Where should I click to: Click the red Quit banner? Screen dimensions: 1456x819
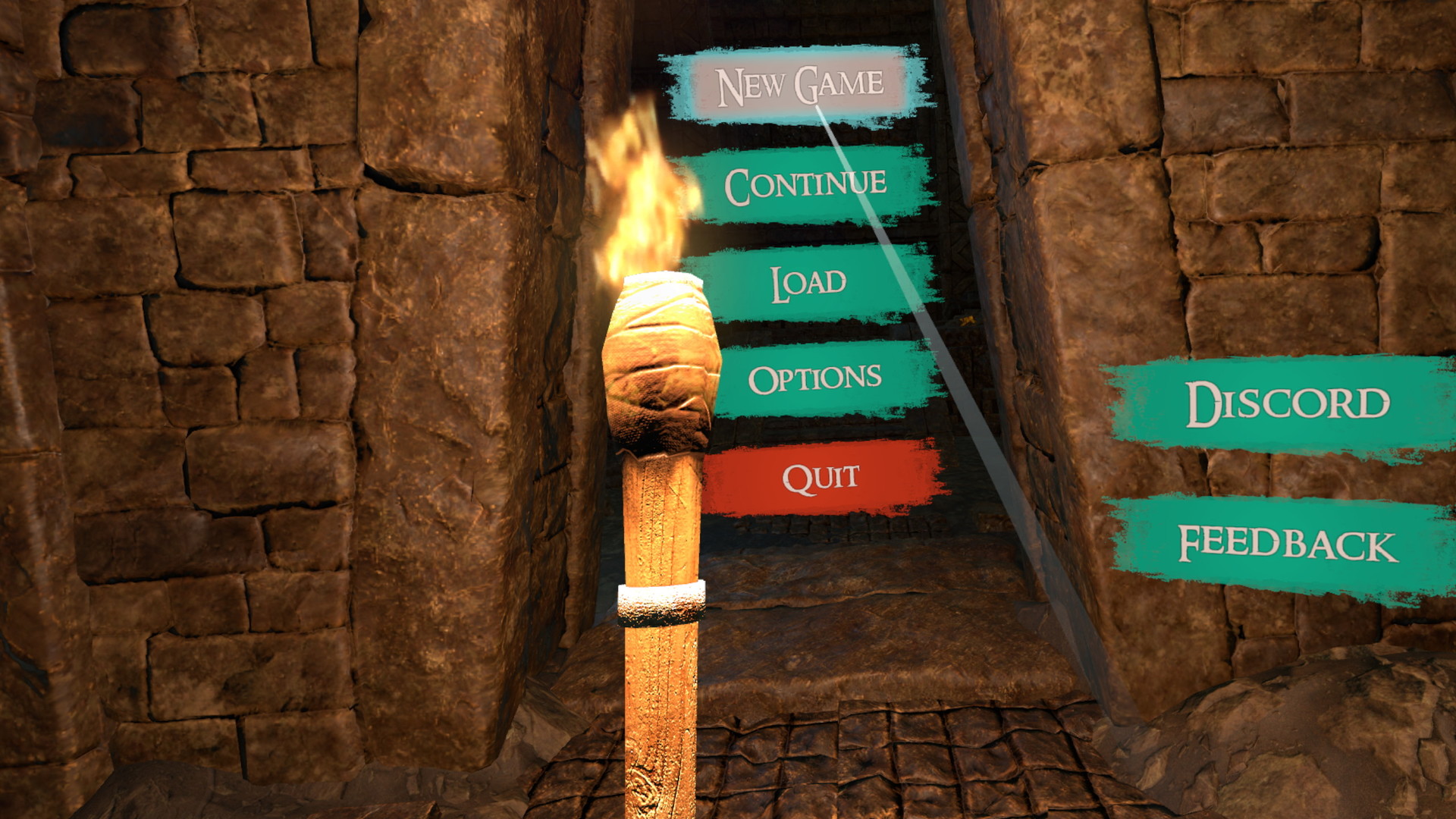(x=821, y=476)
